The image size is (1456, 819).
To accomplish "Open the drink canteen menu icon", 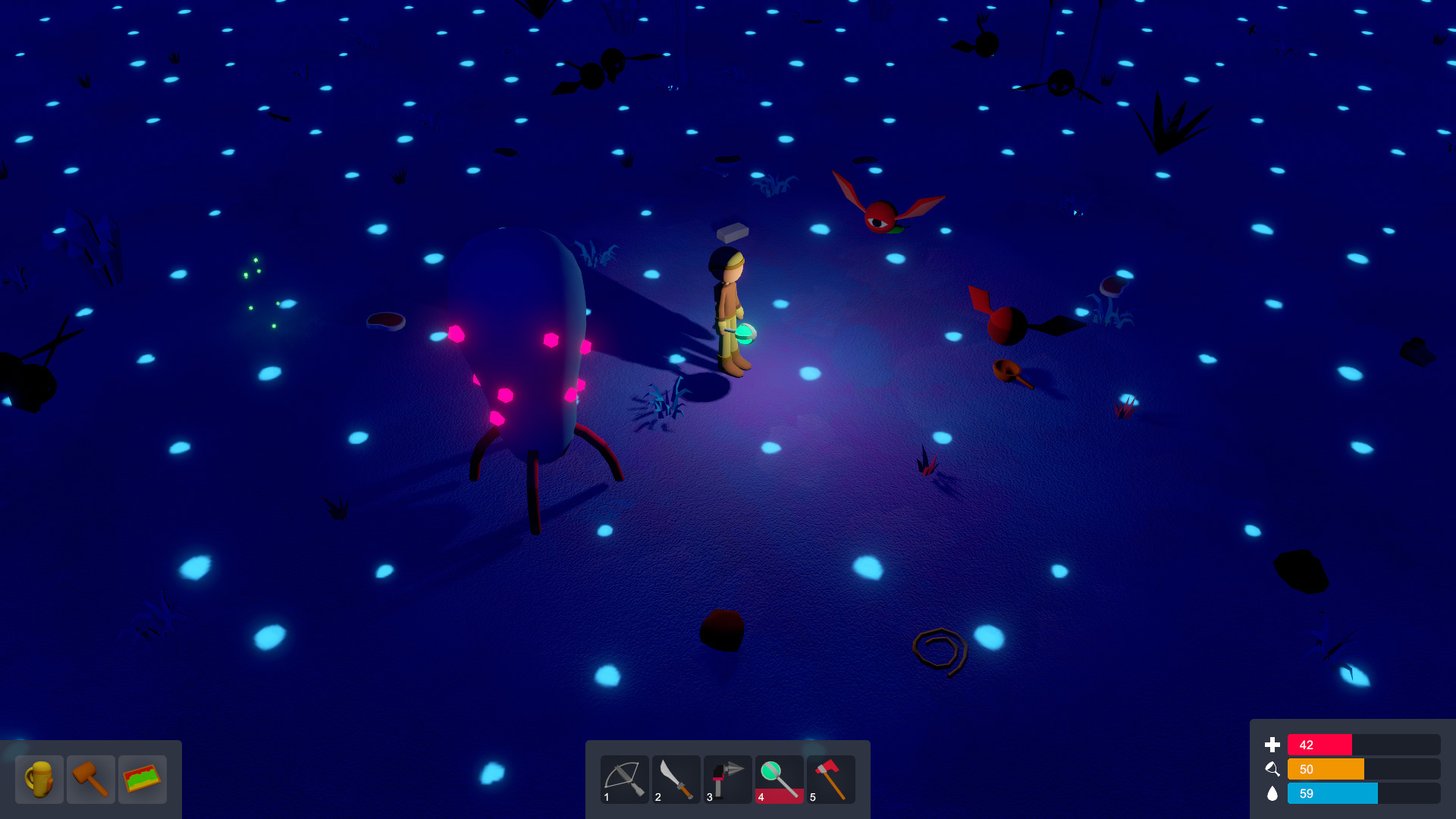I will pyautogui.click(x=39, y=779).
